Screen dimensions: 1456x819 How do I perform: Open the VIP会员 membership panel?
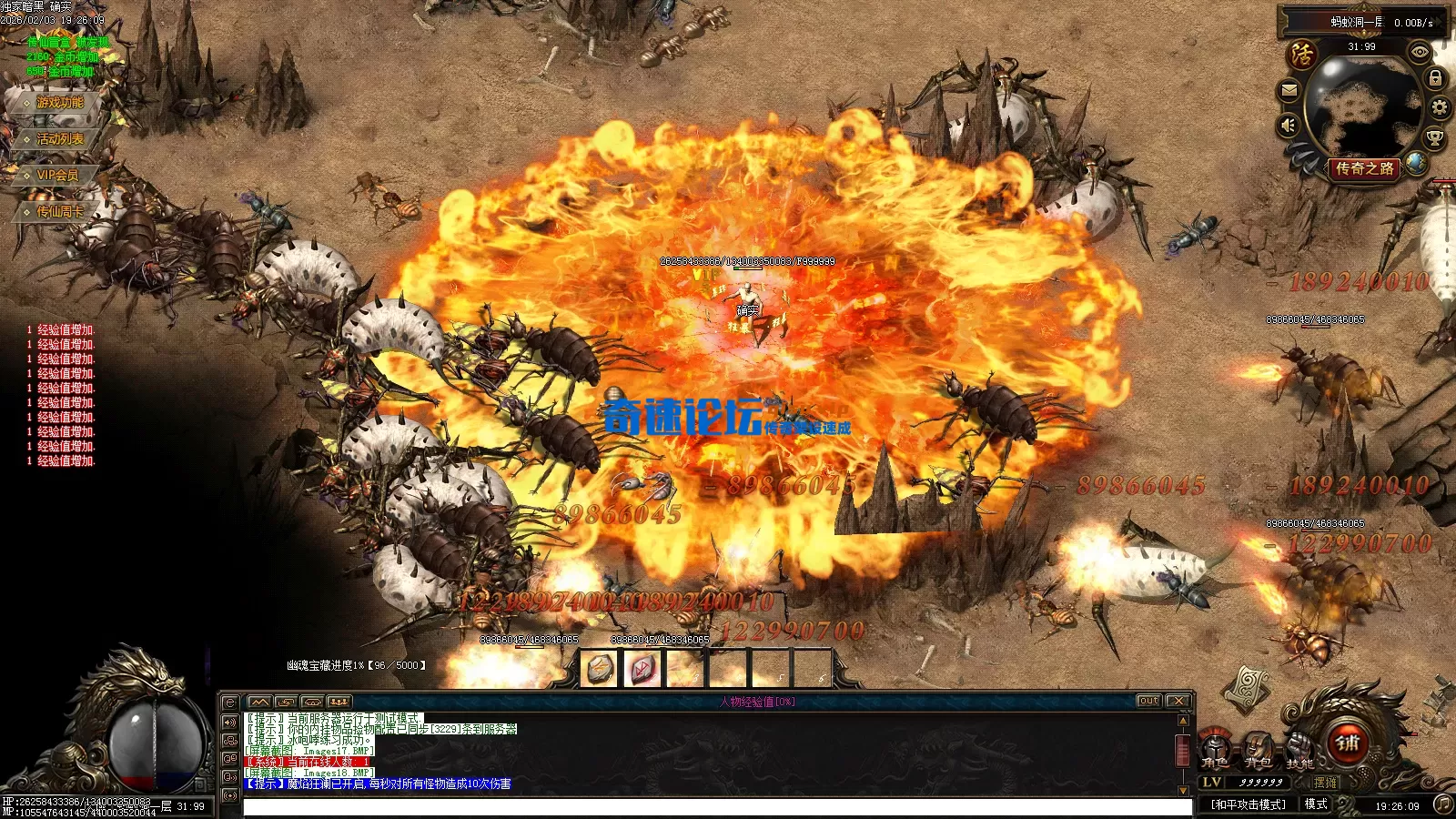(56, 175)
